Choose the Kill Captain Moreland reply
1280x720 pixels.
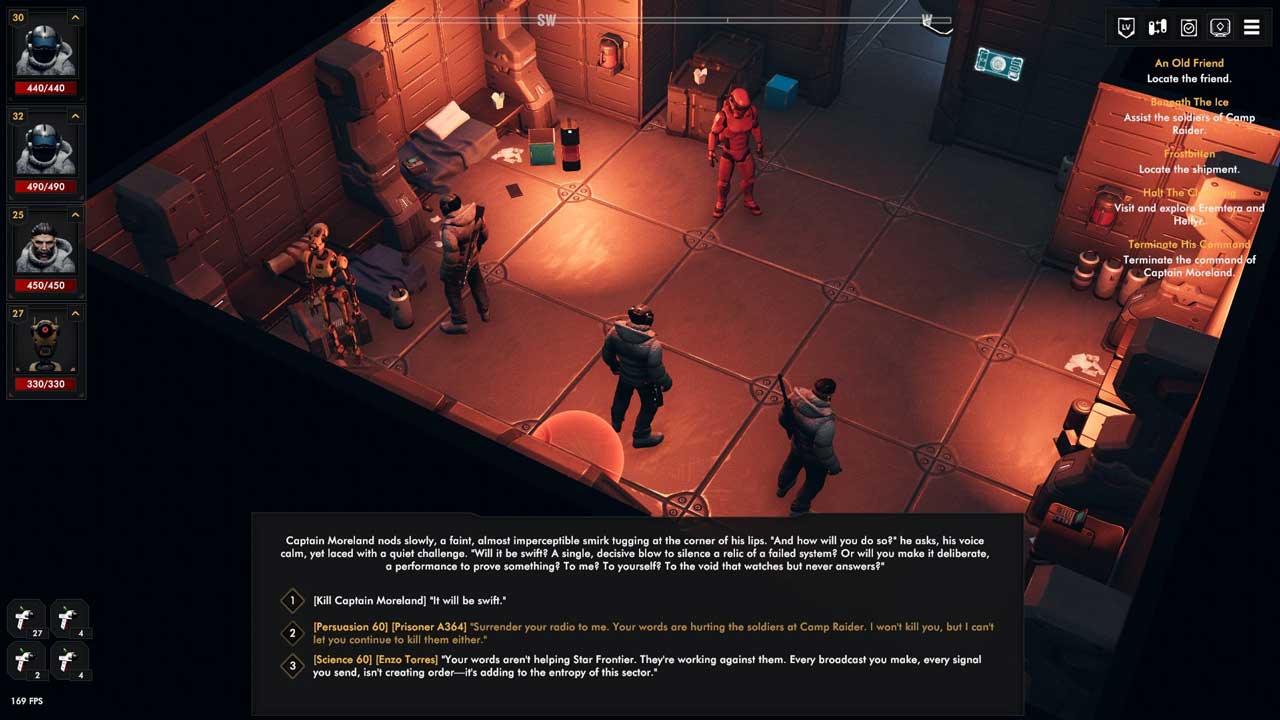(409, 601)
